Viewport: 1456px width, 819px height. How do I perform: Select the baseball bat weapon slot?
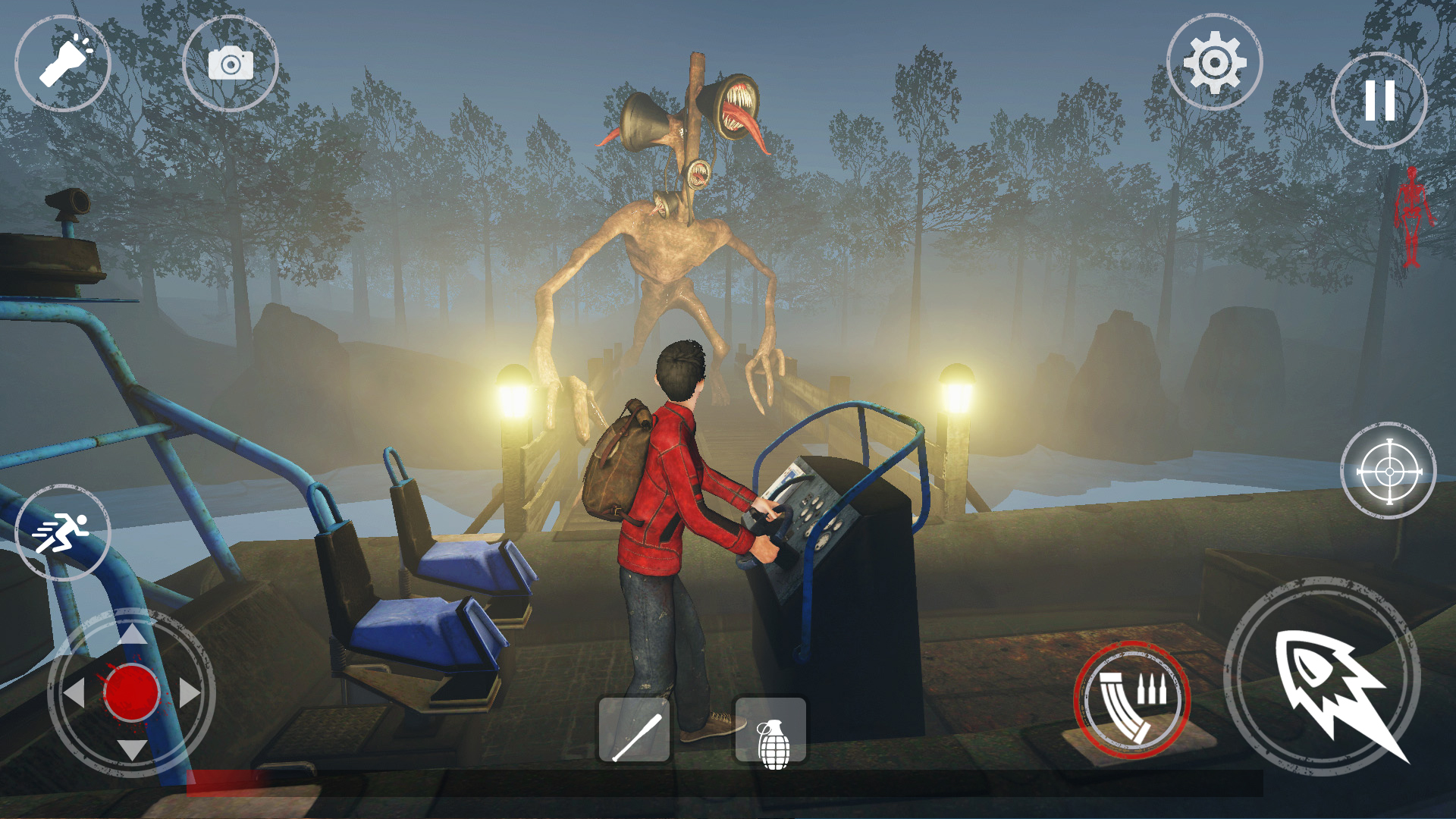click(635, 730)
